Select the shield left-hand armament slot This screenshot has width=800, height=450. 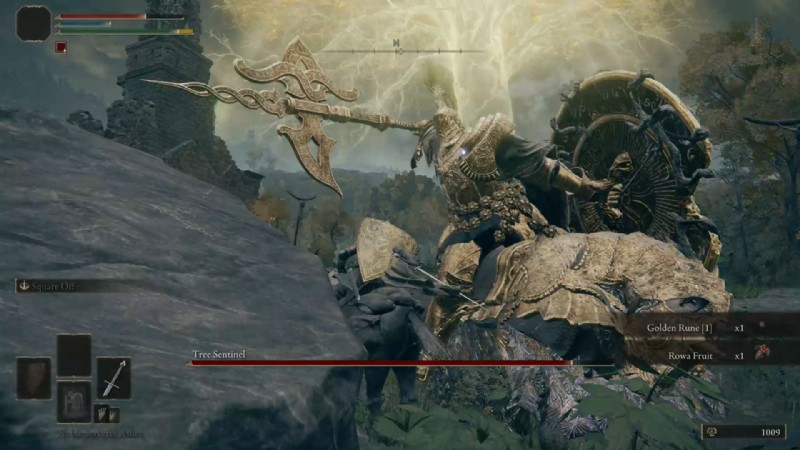(x=33, y=378)
